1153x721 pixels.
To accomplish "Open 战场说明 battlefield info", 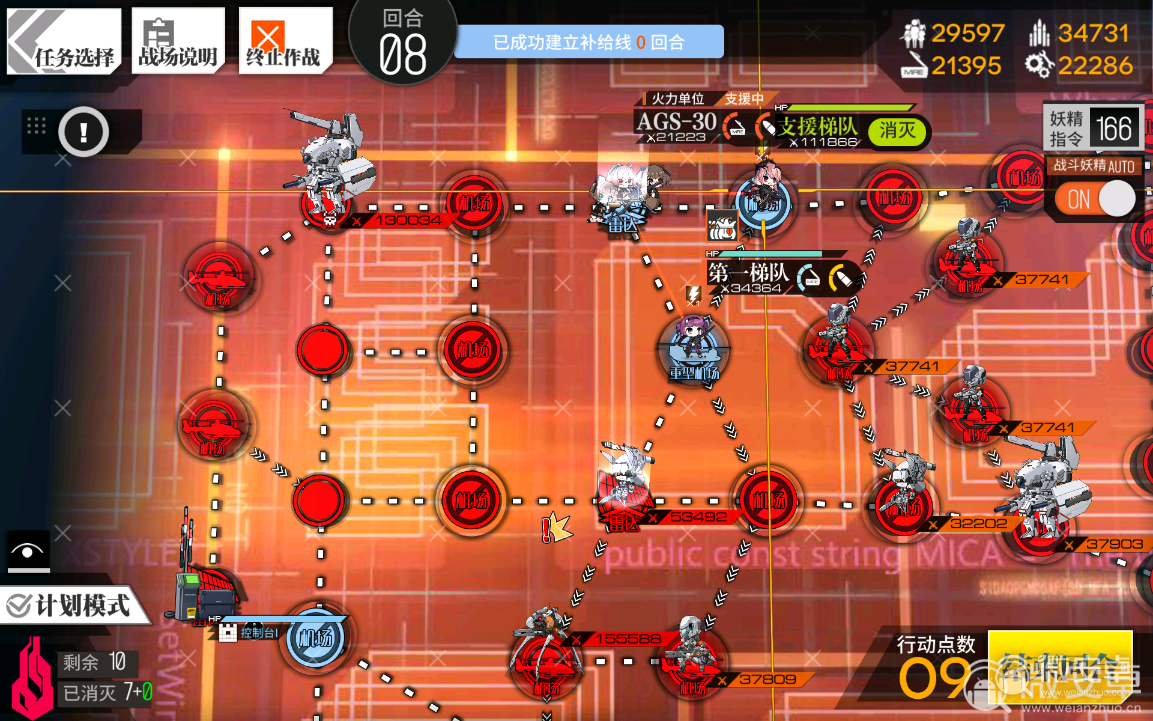I will (178, 42).
